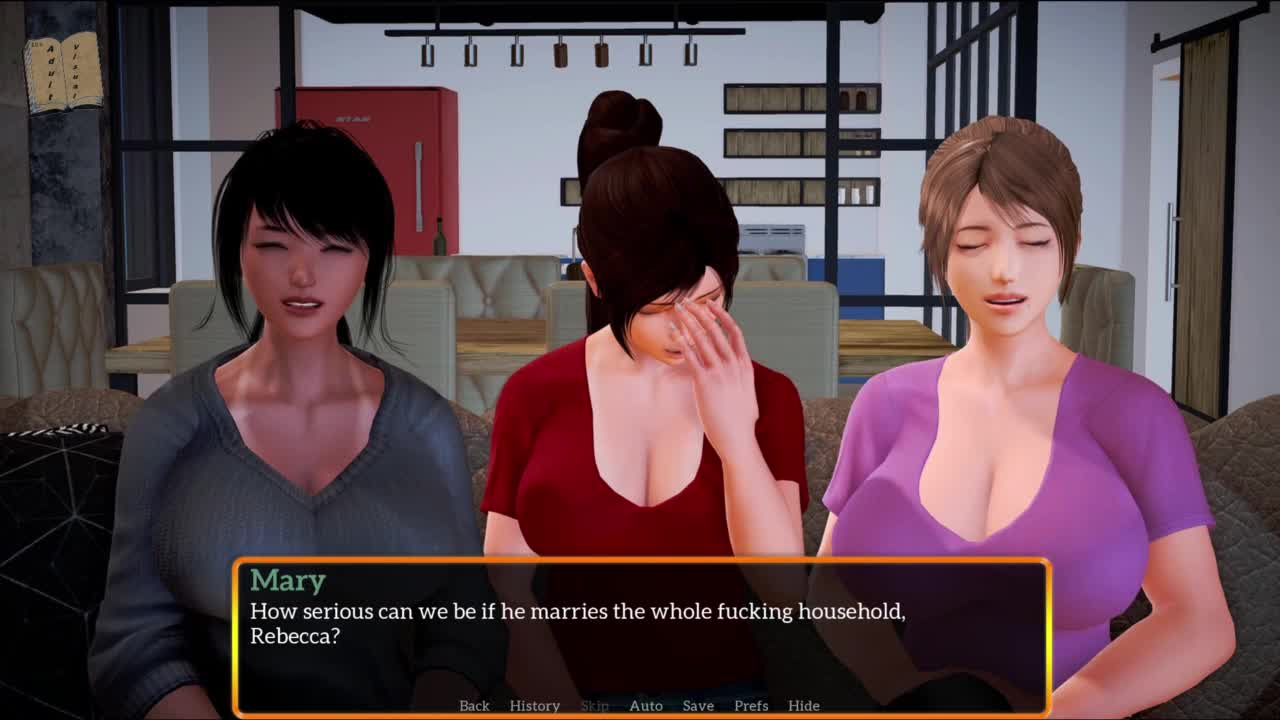The height and width of the screenshot is (720, 1280).
Task: Hide the dialogue text box
Action: [x=804, y=705]
